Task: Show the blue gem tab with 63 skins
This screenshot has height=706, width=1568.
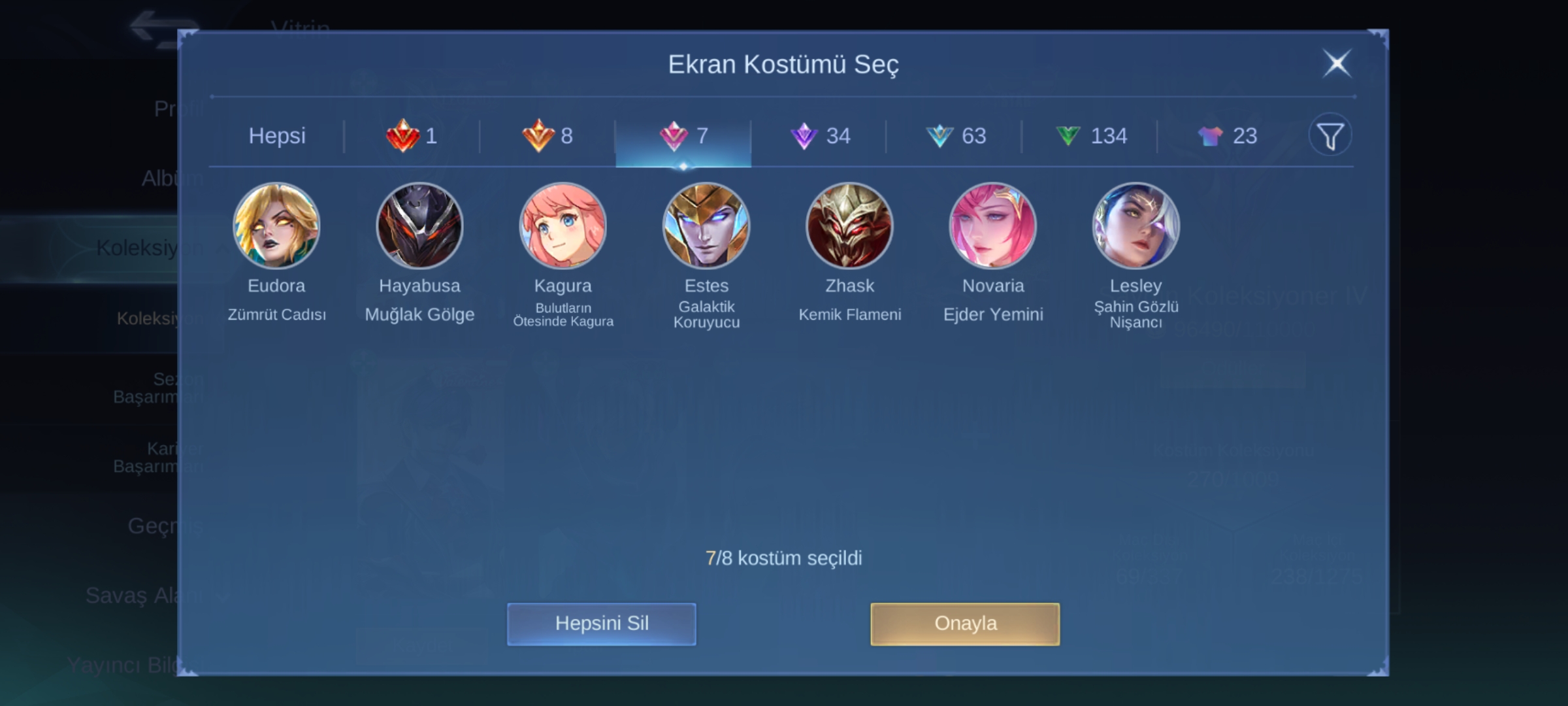Action: (x=956, y=136)
